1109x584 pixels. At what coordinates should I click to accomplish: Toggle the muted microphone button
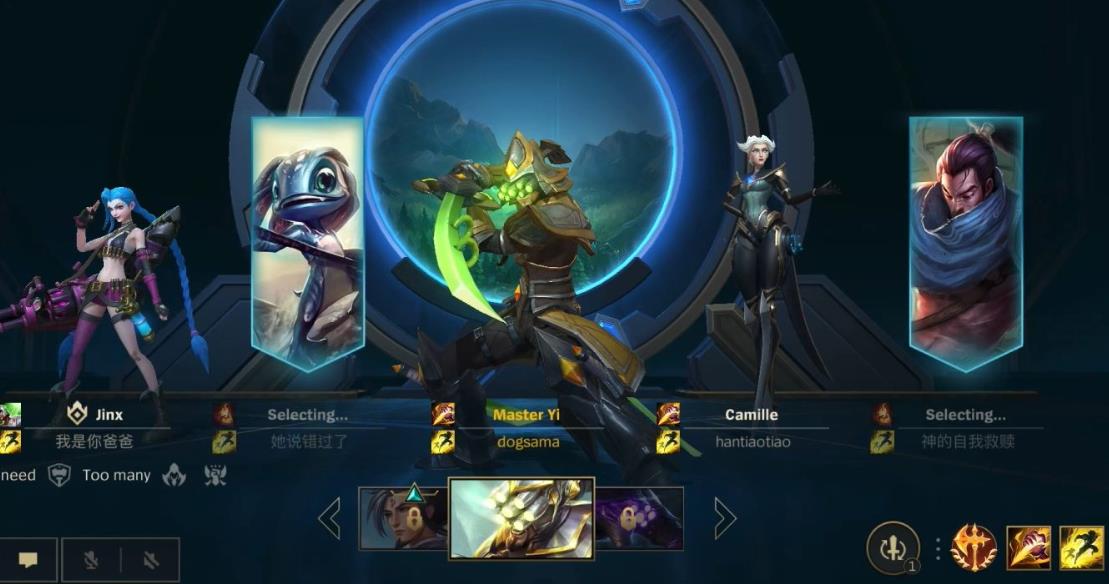coord(92,560)
